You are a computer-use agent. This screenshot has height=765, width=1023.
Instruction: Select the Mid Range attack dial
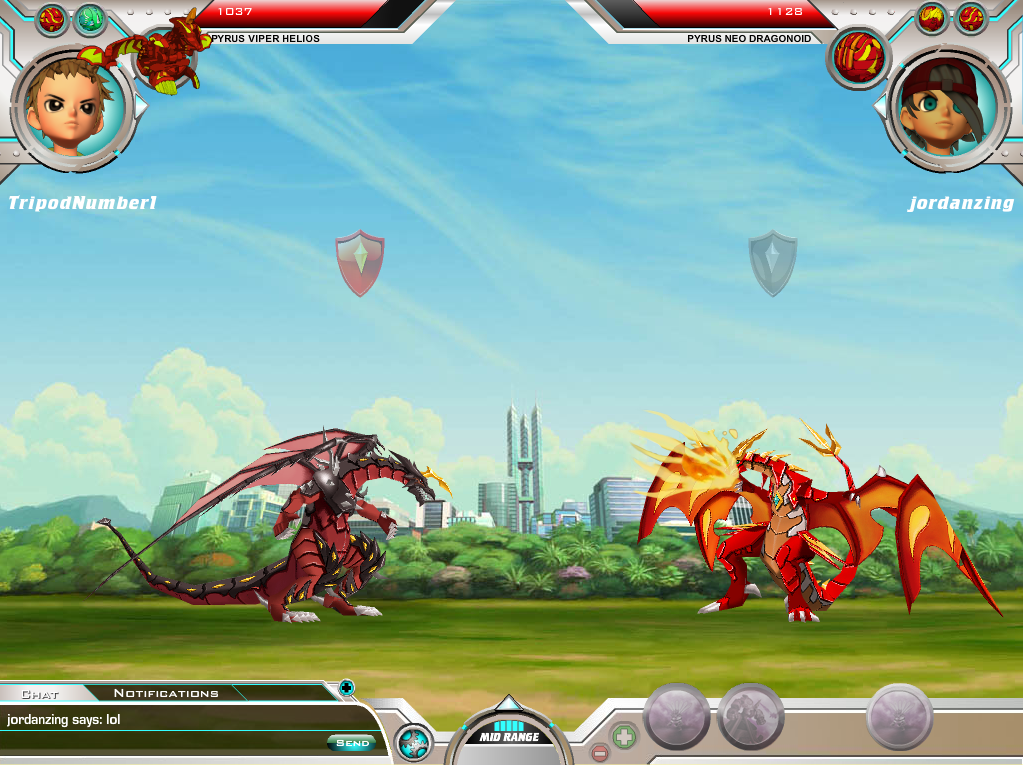click(509, 734)
